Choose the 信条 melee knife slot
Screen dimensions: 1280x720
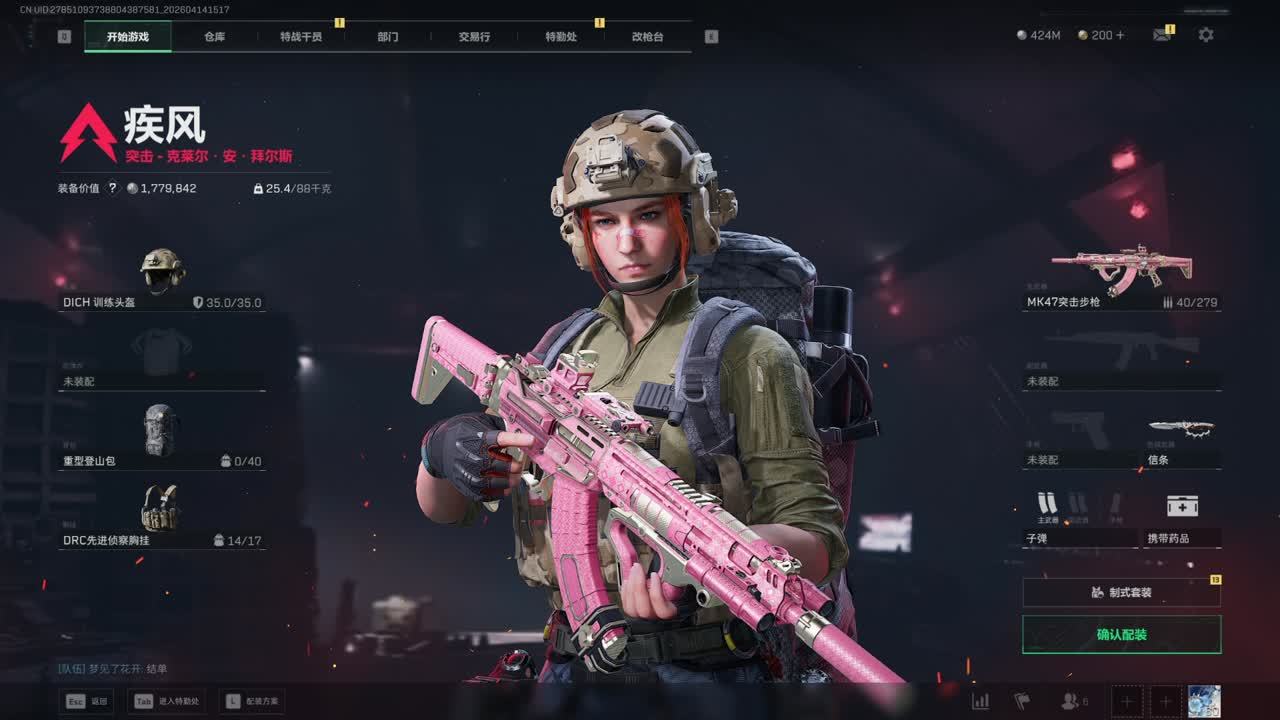[x=1182, y=440]
